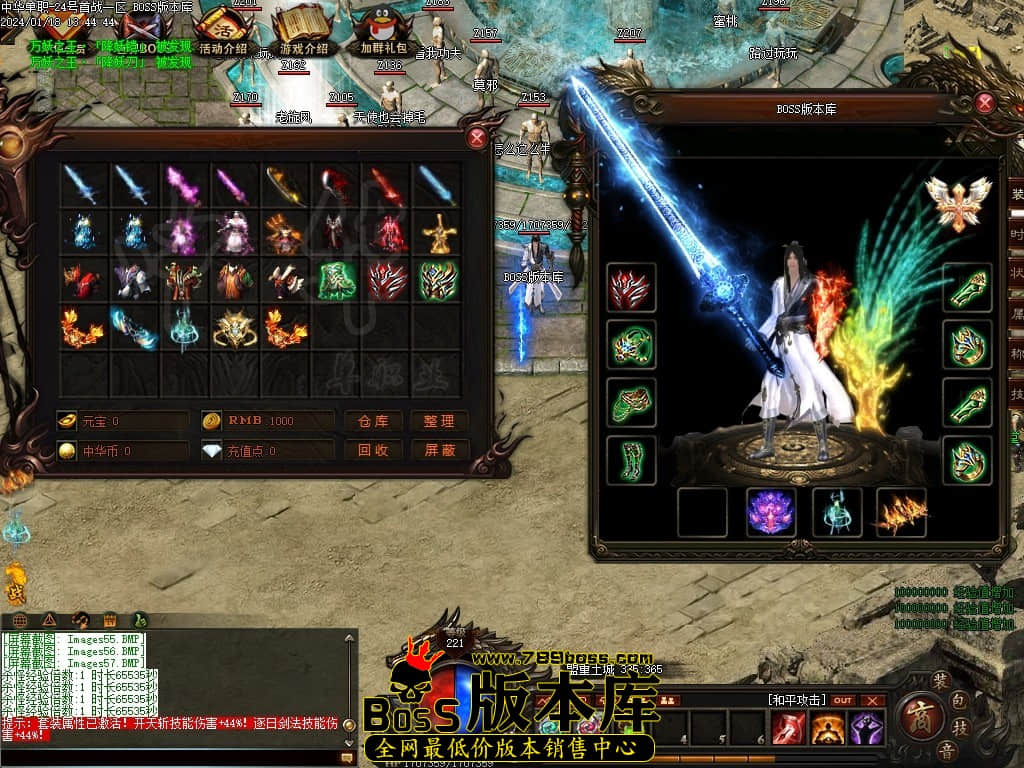The width and height of the screenshot is (1024, 768).
Task: Open the 商 shop button
Action: pos(918,714)
